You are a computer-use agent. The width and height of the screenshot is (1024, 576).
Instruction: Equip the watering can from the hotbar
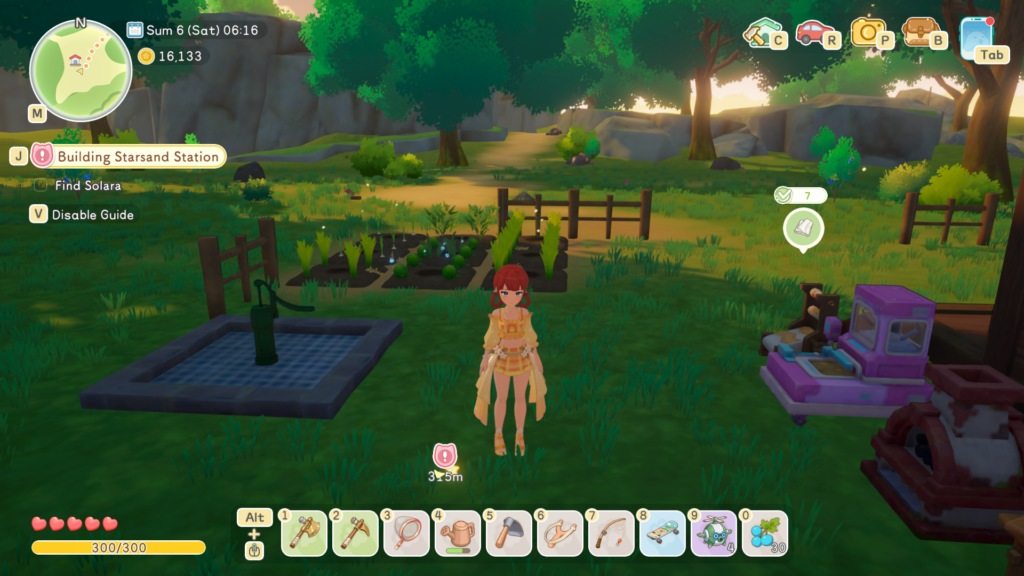click(456, 534)
